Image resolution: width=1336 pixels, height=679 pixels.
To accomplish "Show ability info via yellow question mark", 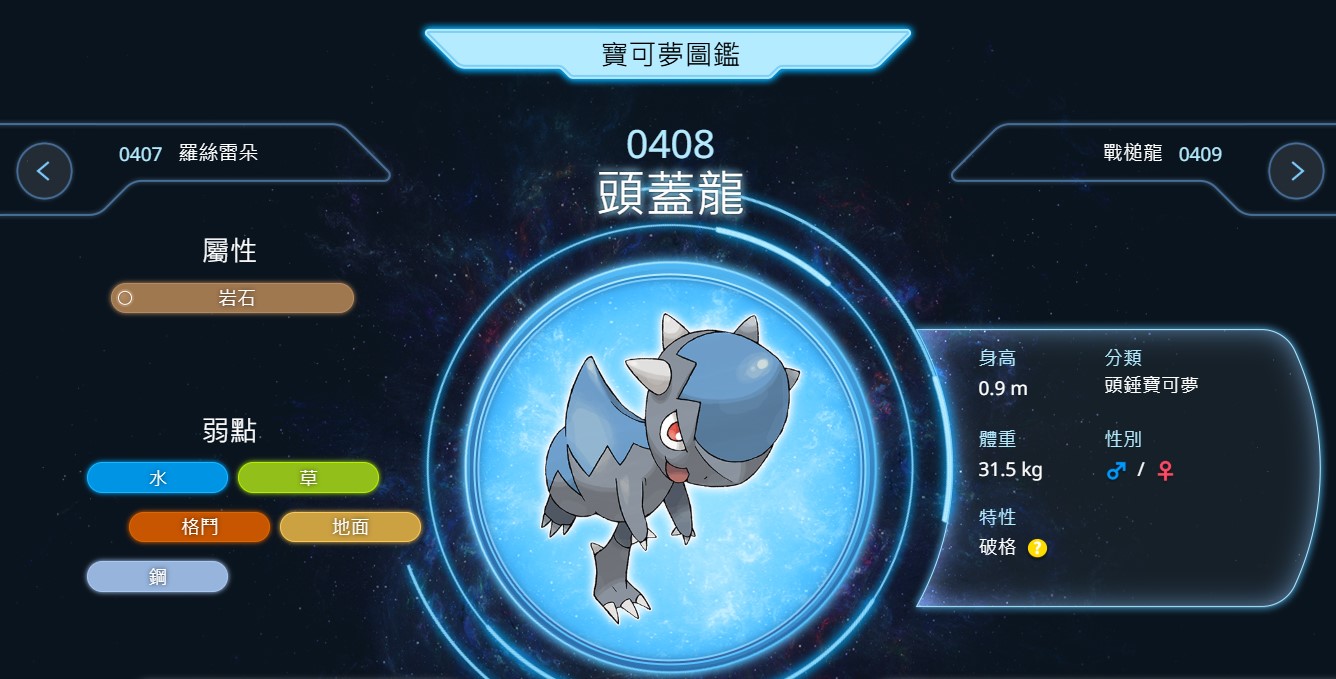I will click(x=1037, y=548).
